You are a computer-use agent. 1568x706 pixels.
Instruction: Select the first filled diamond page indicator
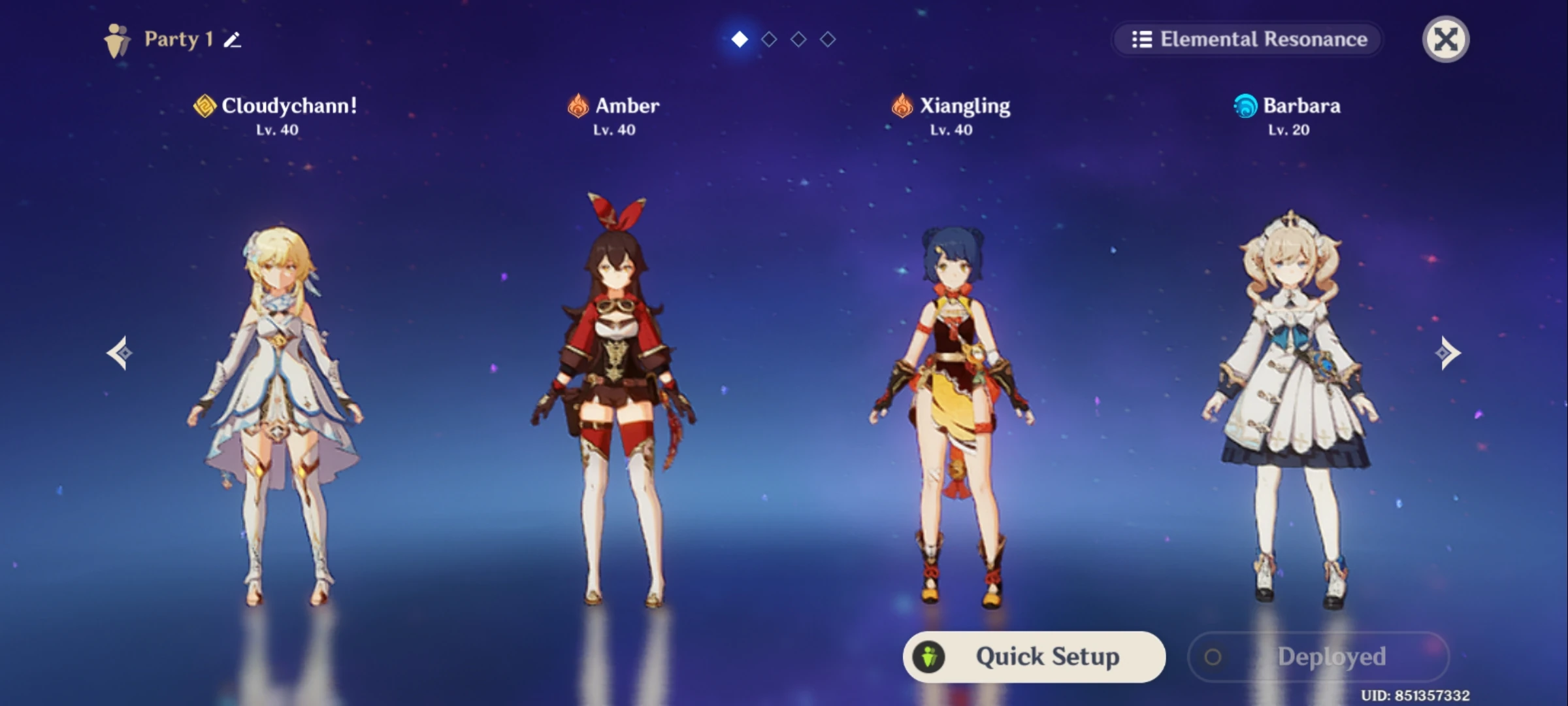click(740, 39)
